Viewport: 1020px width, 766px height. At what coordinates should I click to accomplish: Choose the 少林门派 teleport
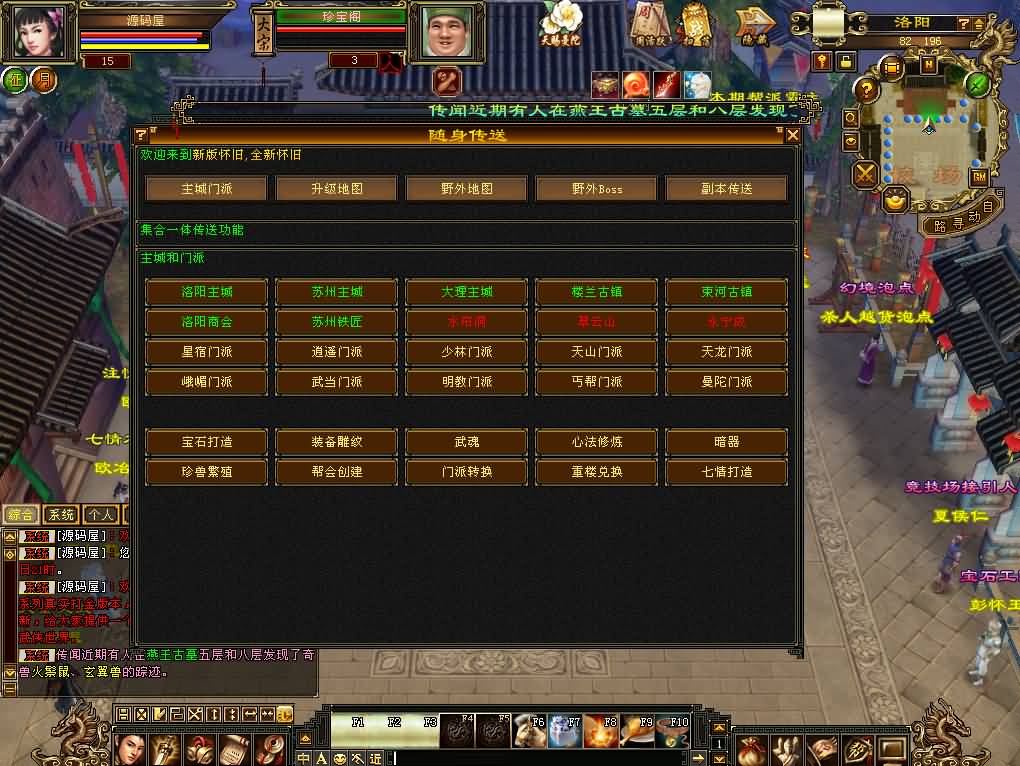point(466,352)
